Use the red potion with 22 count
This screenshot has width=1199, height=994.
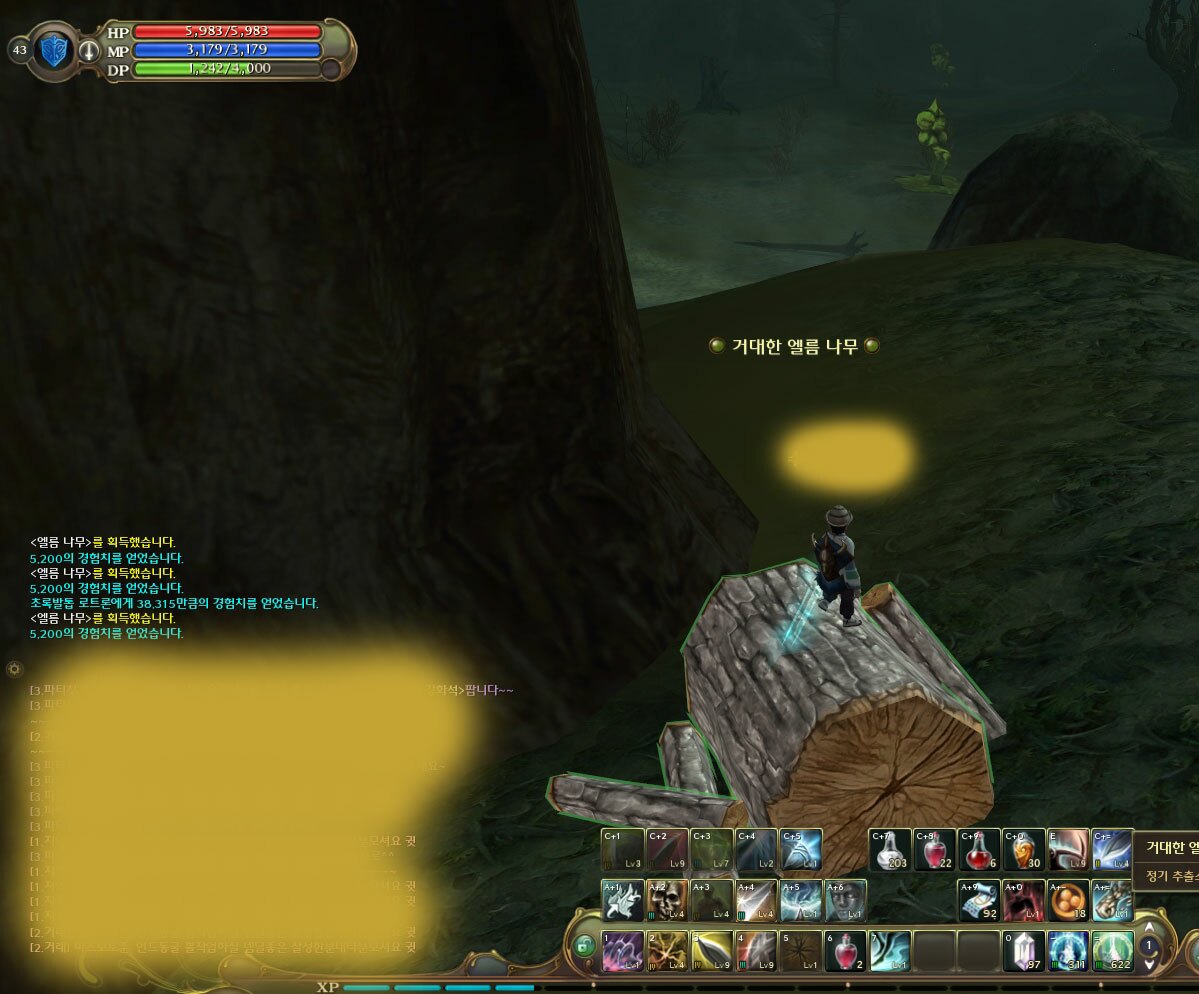click(x=934, y=849)
